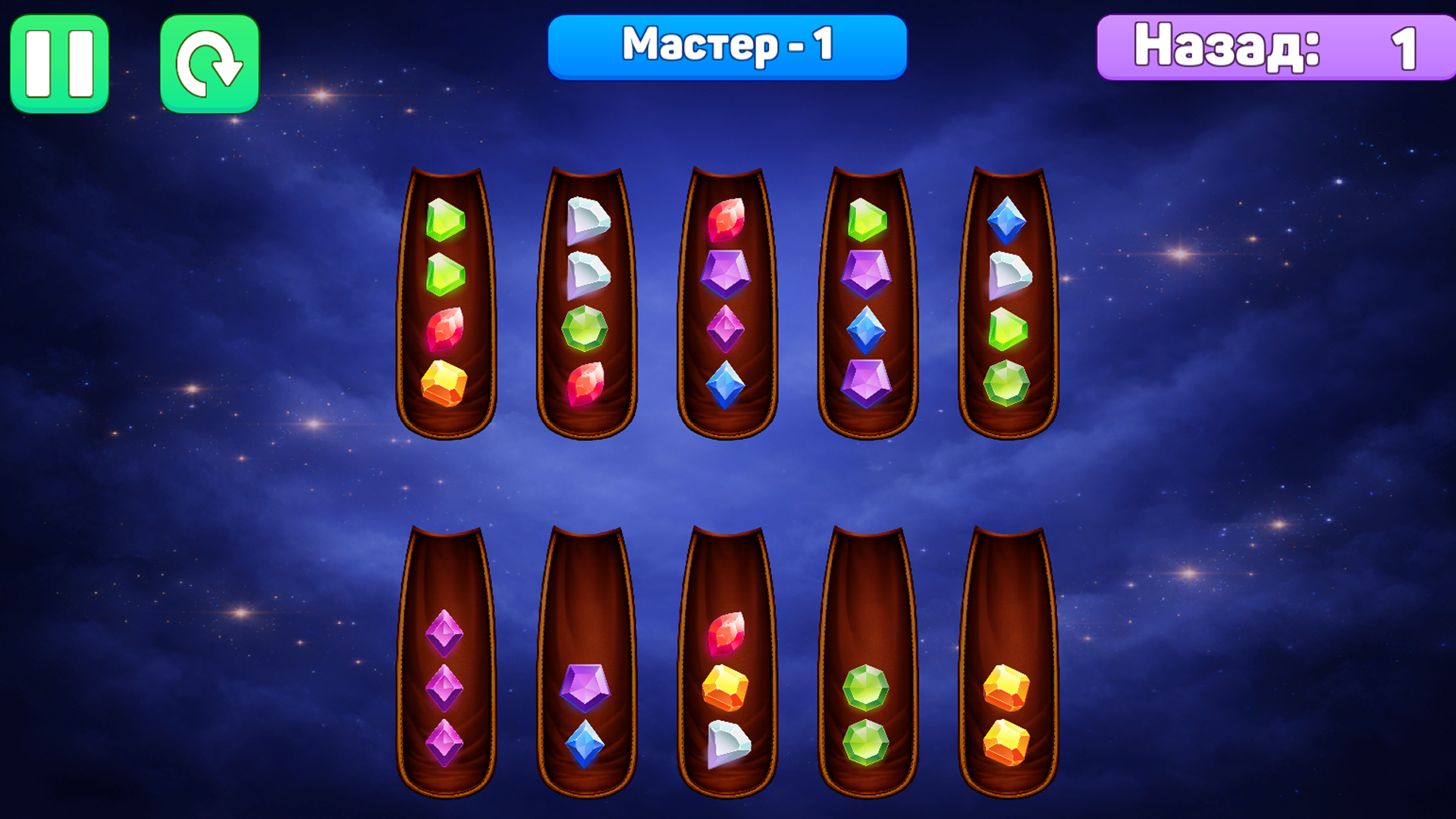The image size is (1456, 819).
Task: Click the Restart level icon
Action: click(x=209, y=61)
